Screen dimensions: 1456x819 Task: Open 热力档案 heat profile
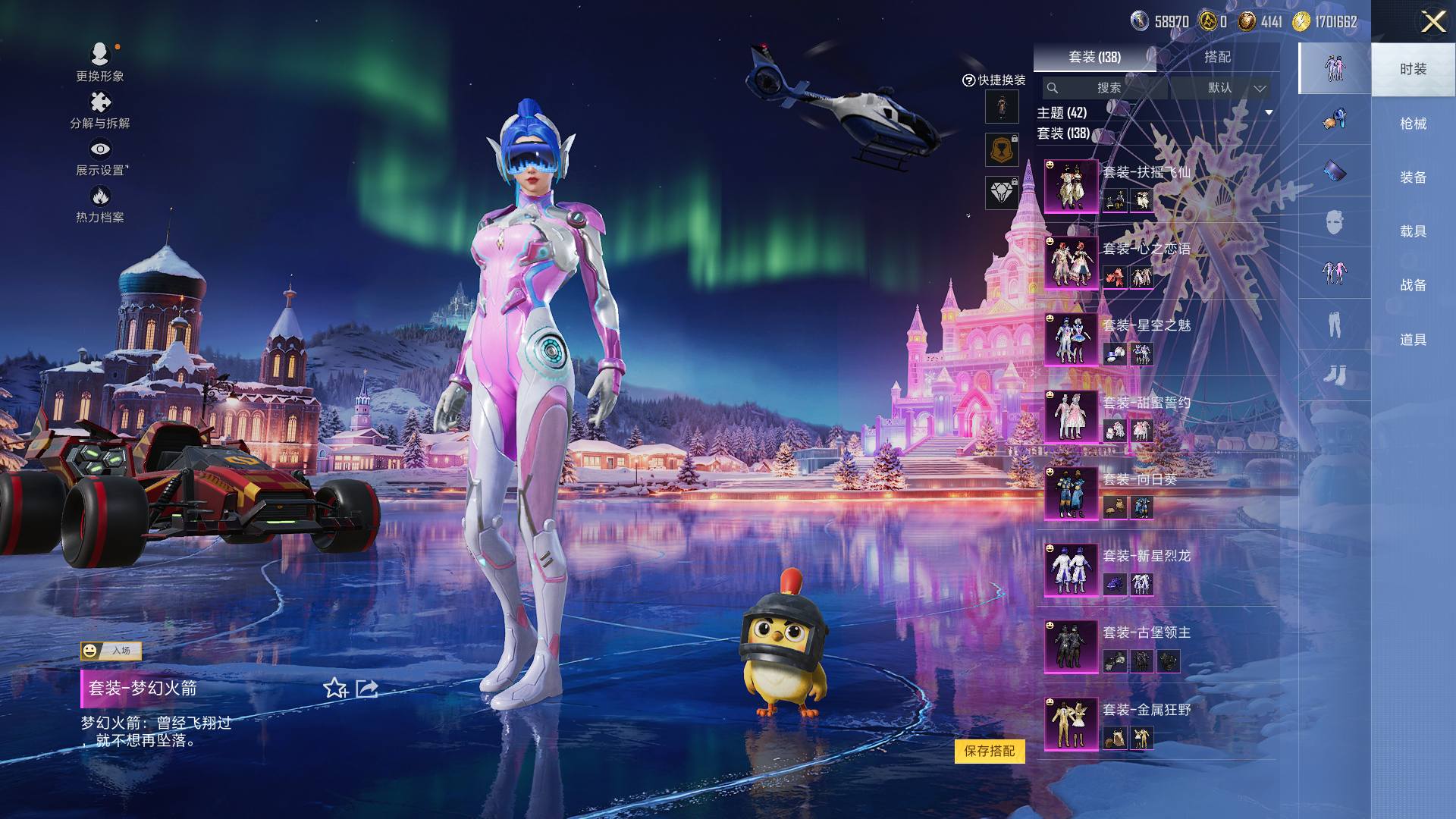100,205
